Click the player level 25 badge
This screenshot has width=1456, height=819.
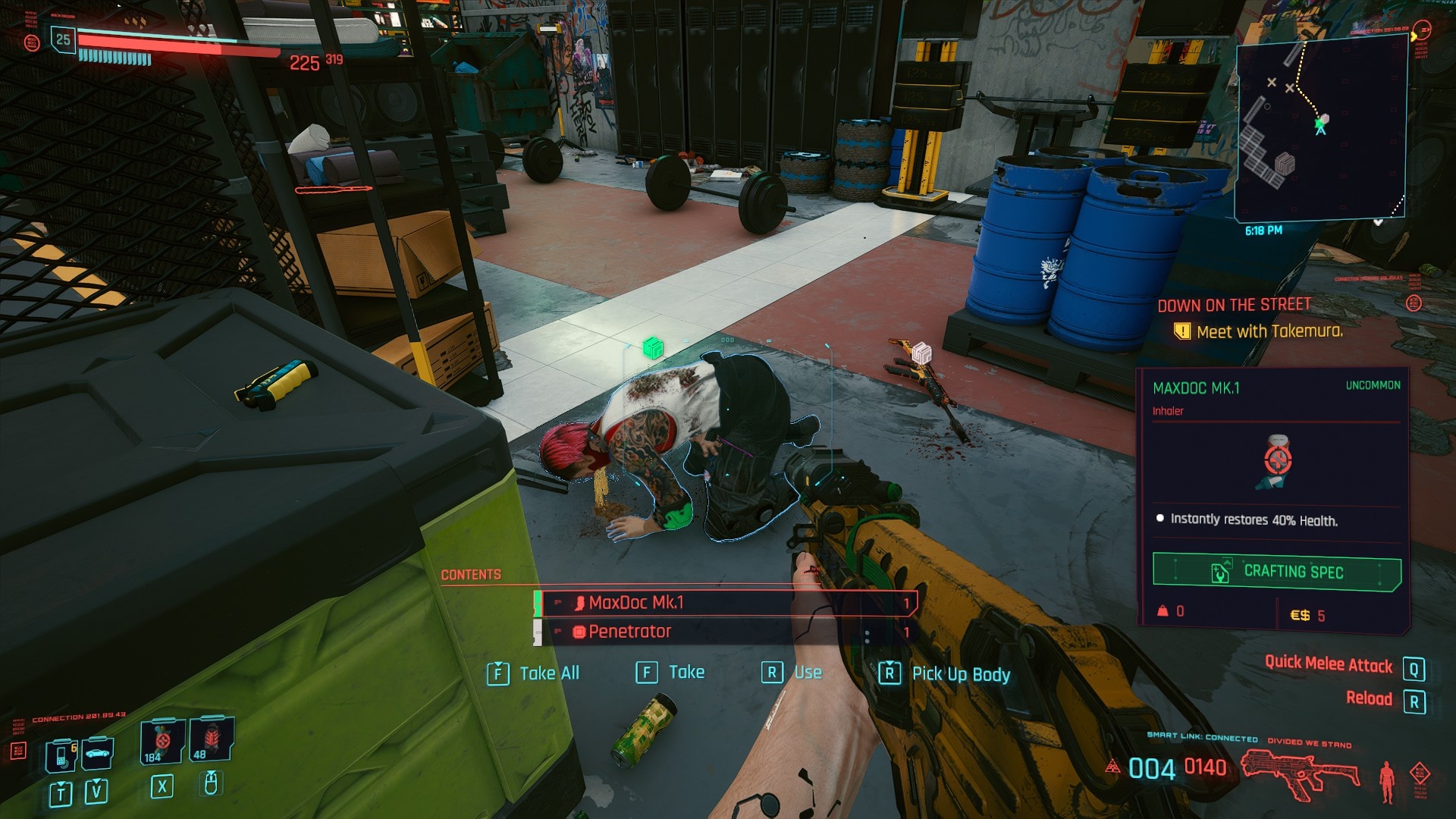(x=63, y=39)
